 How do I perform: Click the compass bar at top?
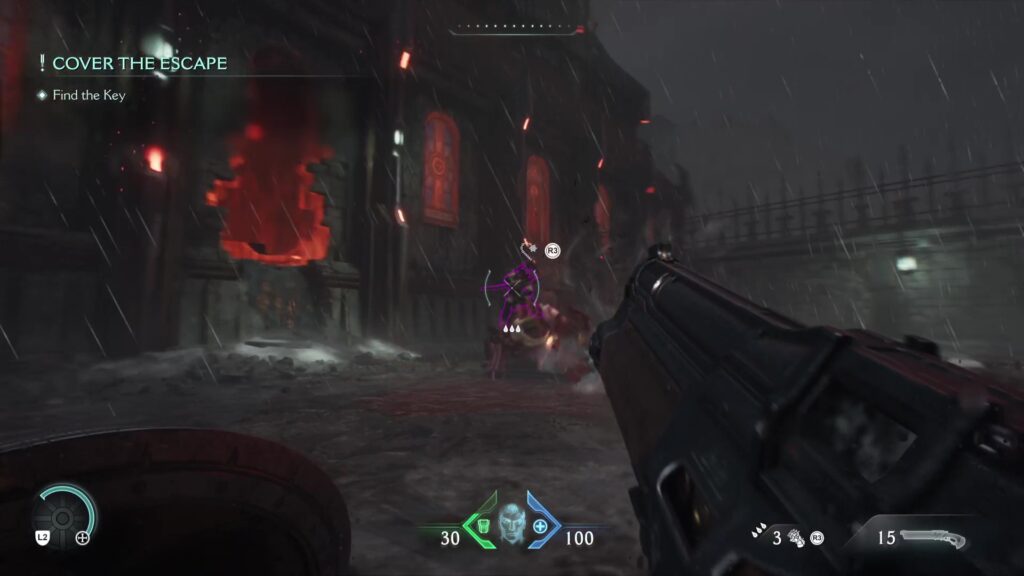click(x=516, y=29)
